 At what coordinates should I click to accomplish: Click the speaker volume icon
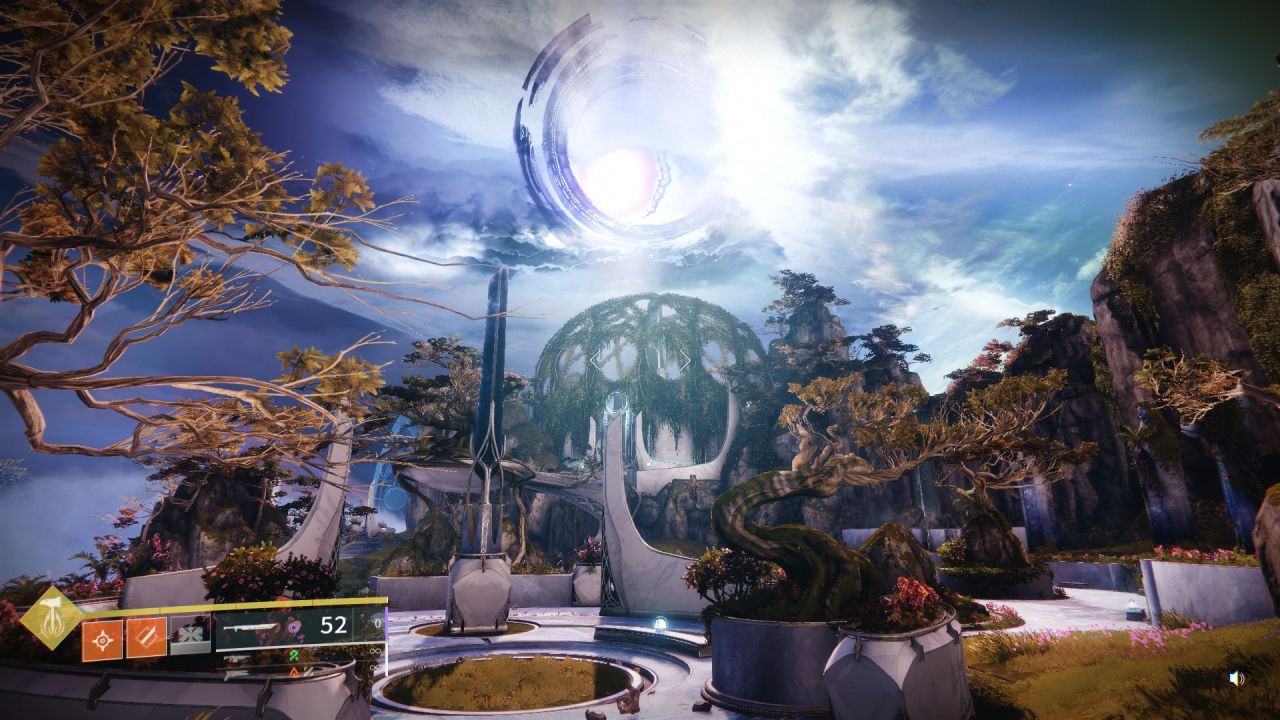1237,678
